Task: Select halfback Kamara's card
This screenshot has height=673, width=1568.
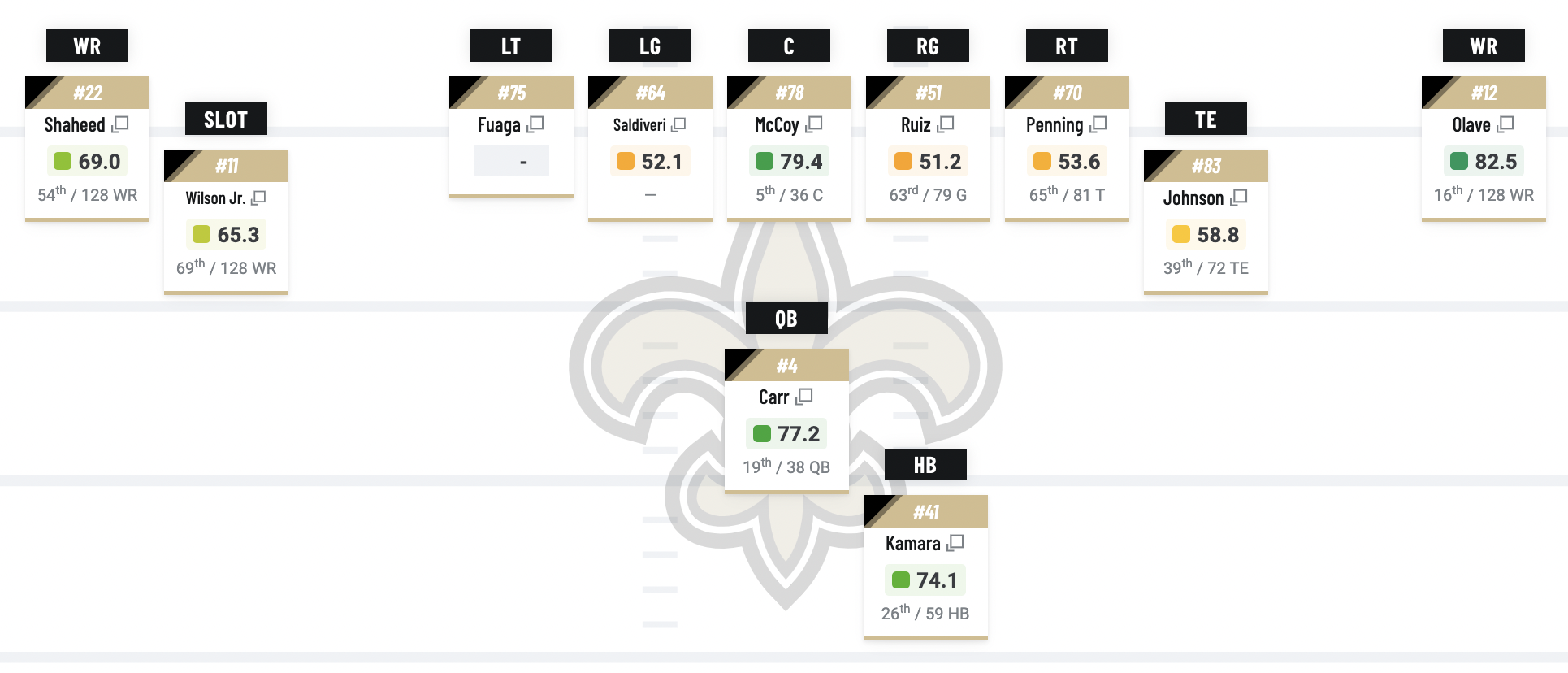Action: click(912, 544)
